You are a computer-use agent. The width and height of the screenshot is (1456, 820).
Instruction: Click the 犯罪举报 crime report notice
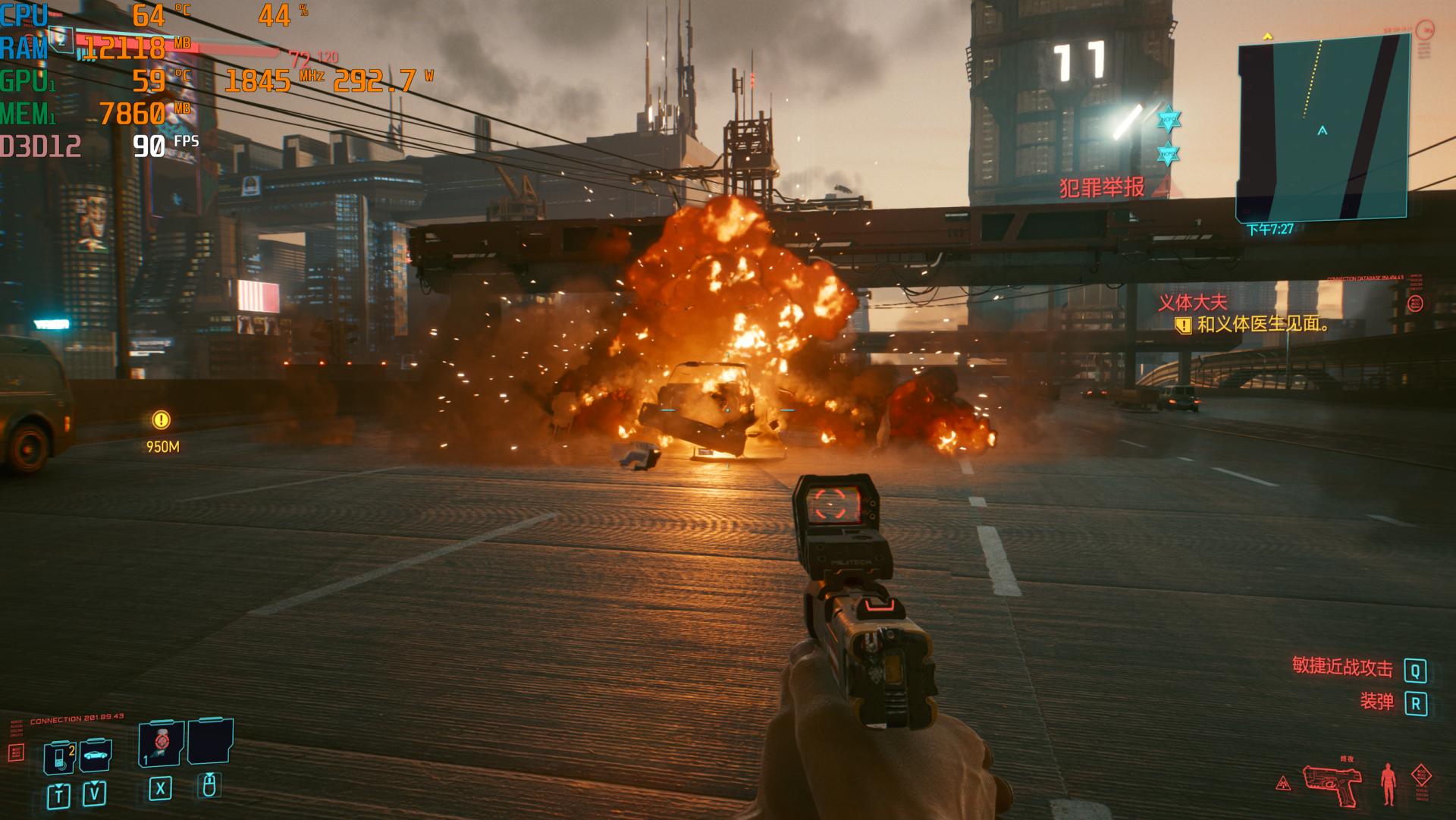(x=1102, y=187)
